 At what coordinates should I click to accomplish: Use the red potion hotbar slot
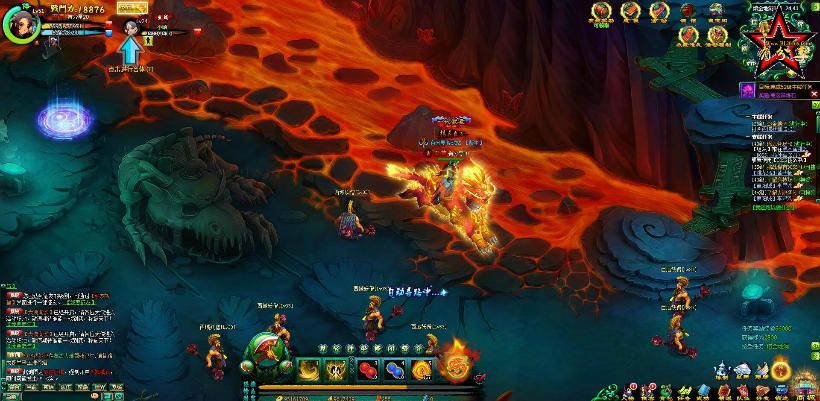coord(368,369)
